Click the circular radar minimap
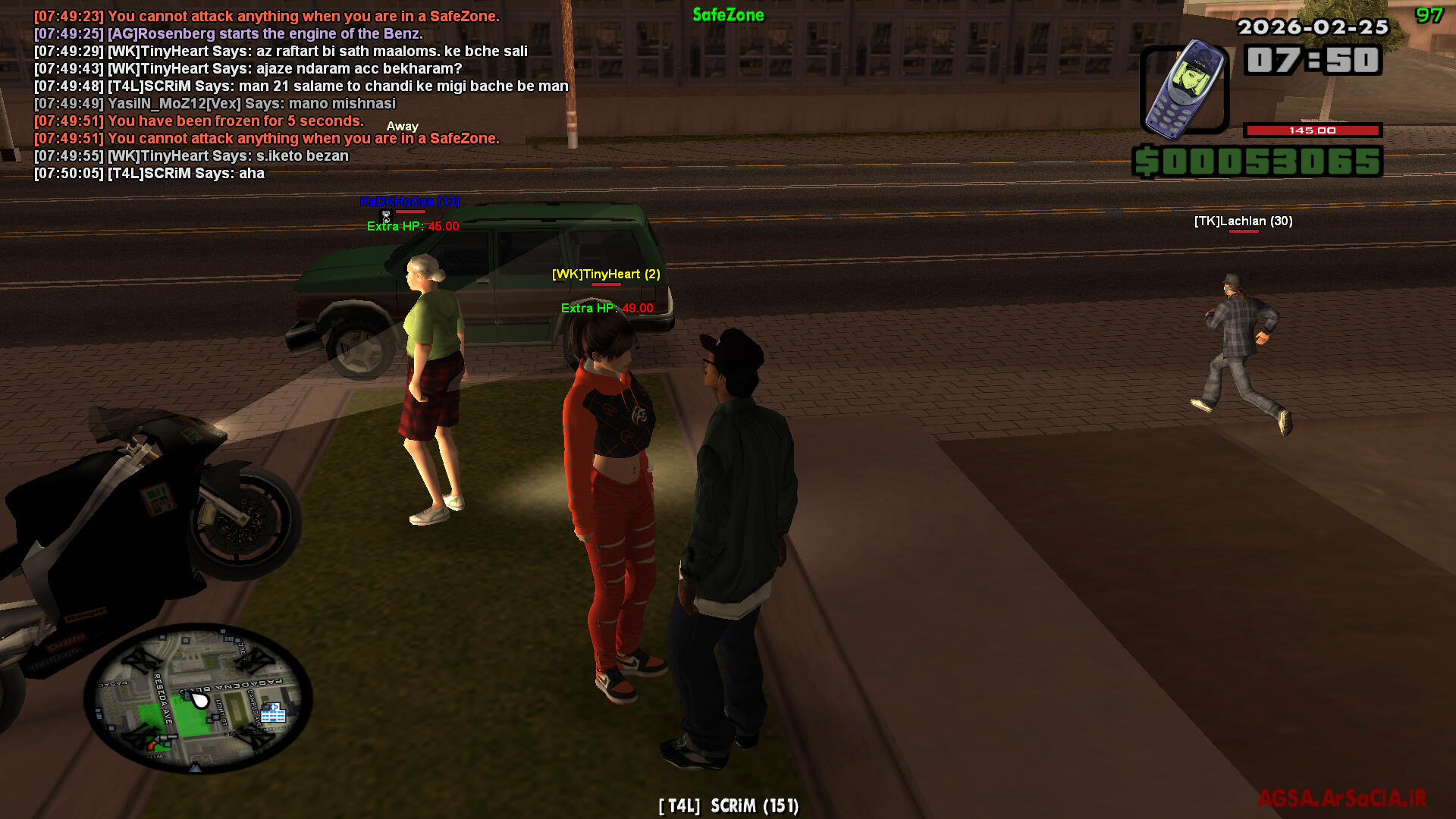 pos(196,698)
